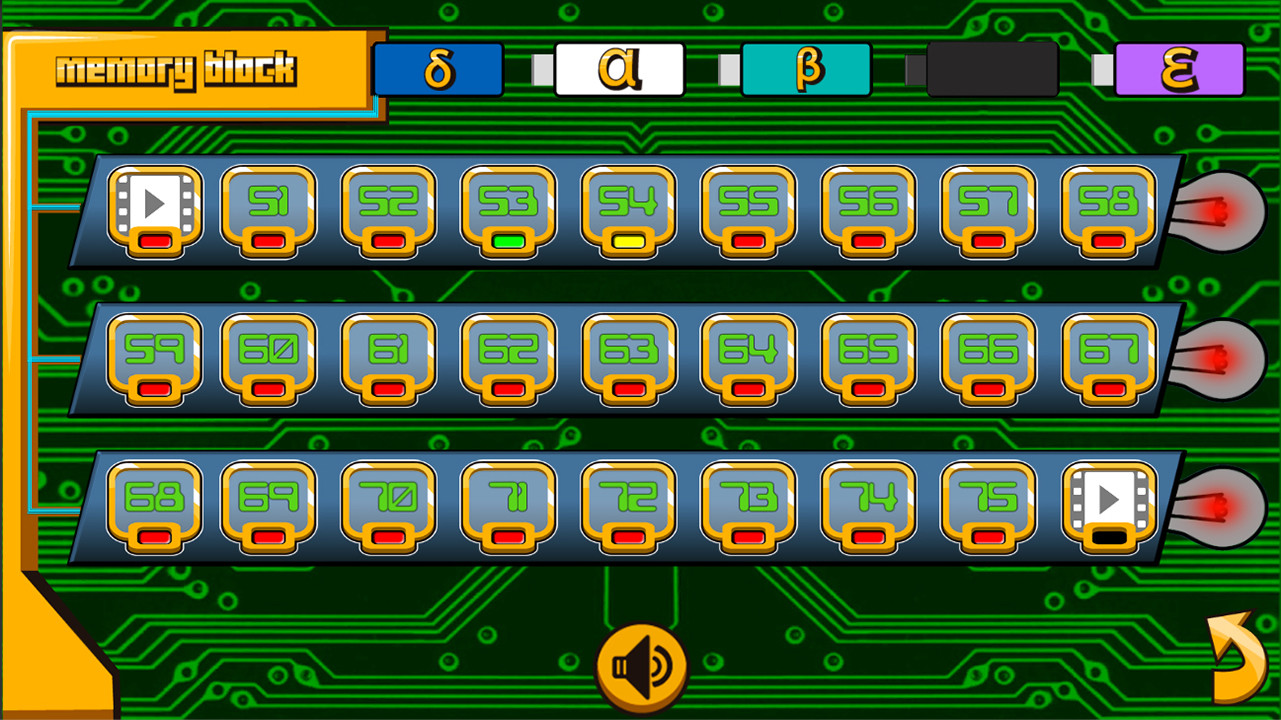Click the red bulb beside the bottom row
1281x720 pixels.
(x=1222, y=505)
